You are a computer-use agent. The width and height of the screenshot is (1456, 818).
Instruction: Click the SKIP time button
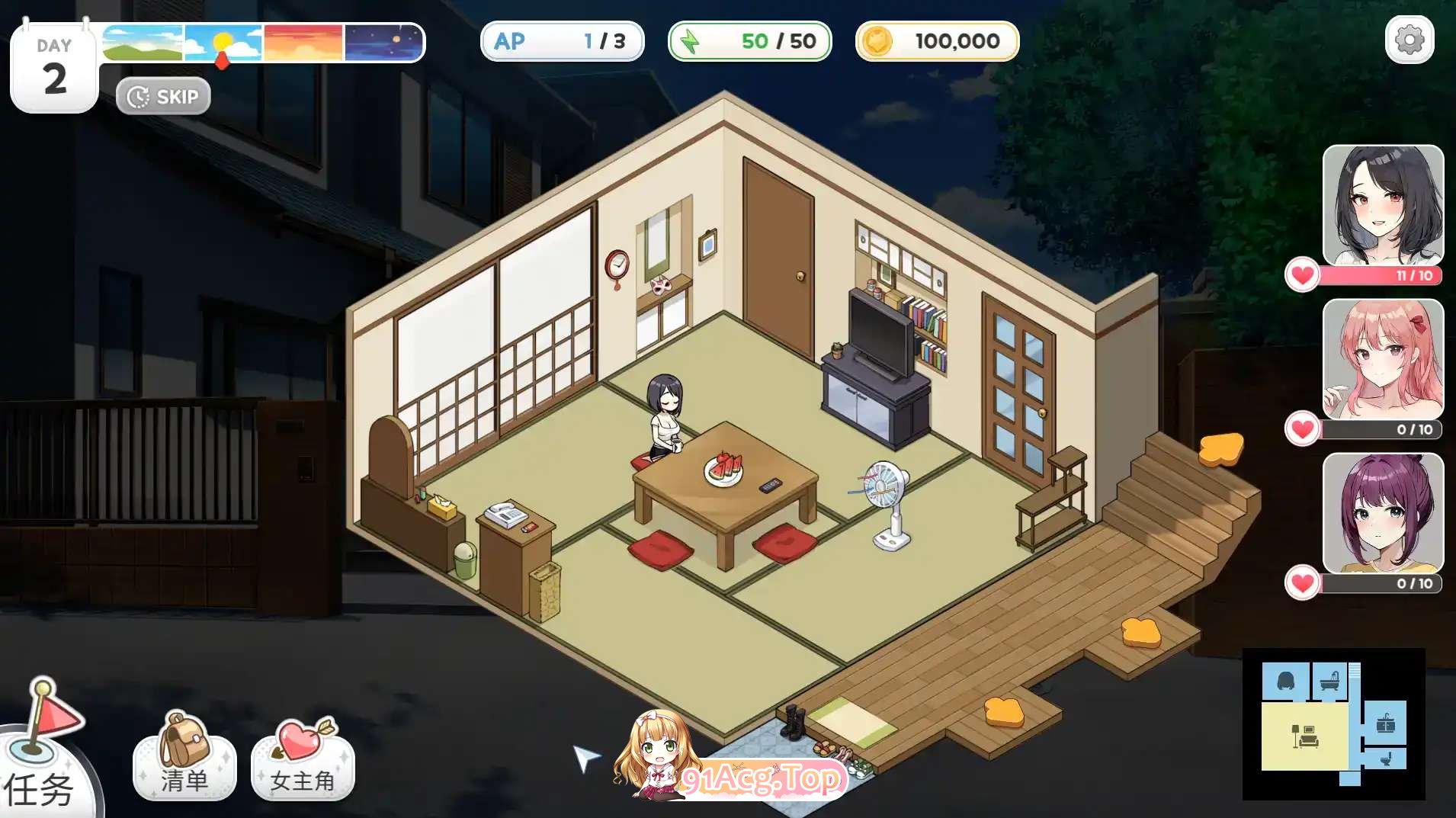[163, 97]
